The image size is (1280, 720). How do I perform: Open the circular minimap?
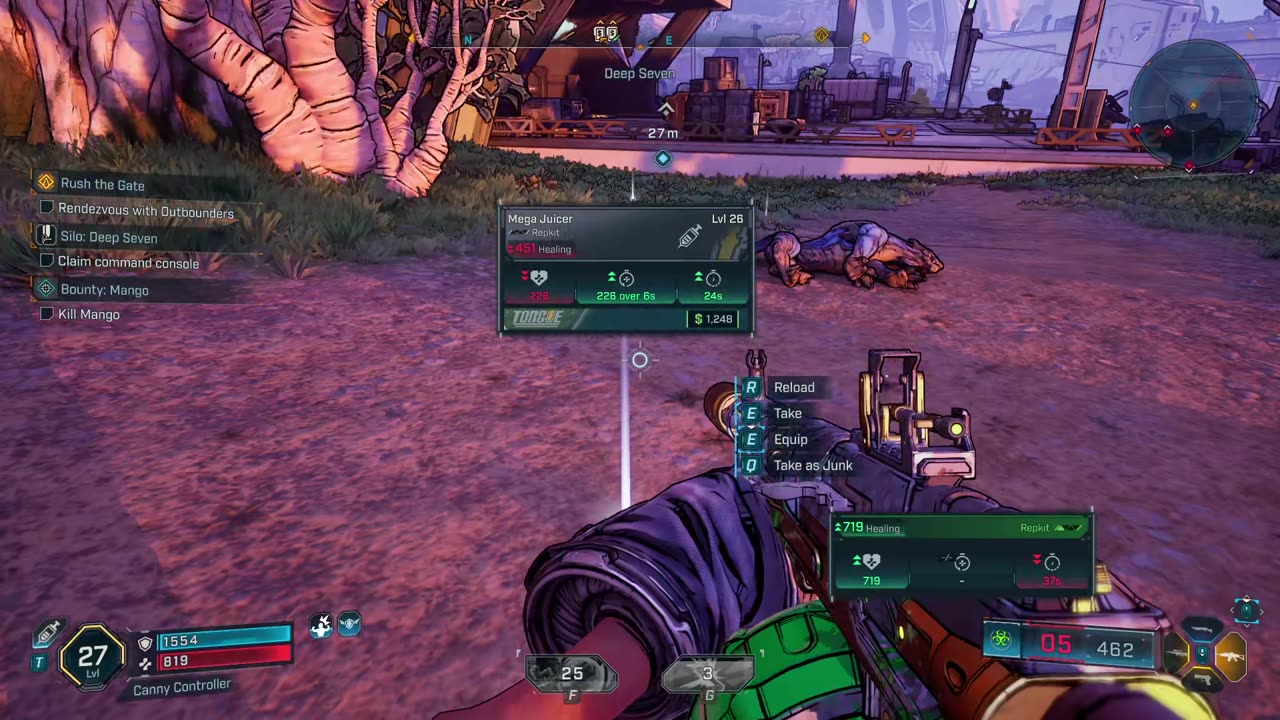(x=1193, y=104)
